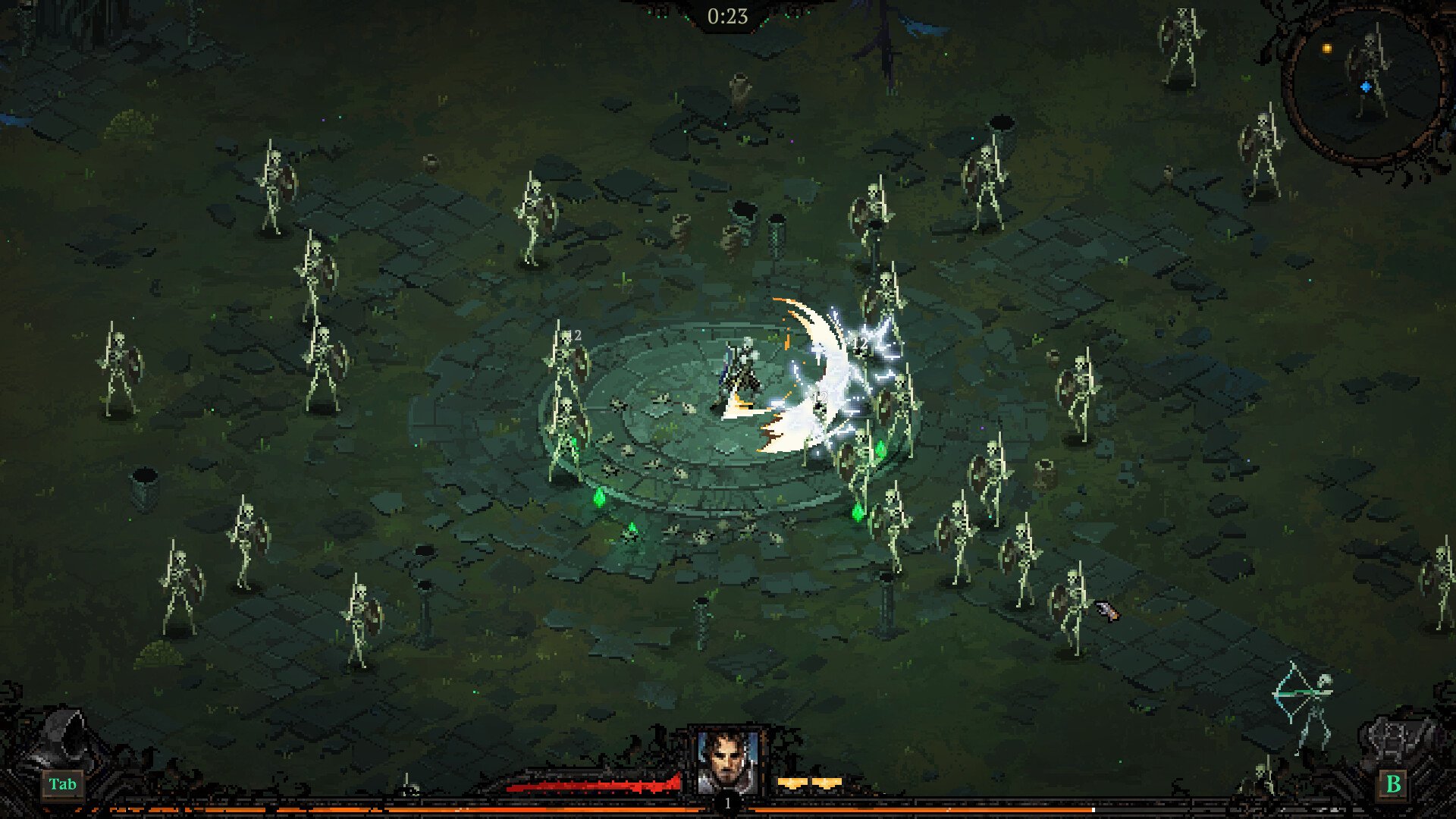The height and width of the screenshot is (819, 1456).
Task: Click the orange marker dot on the minimap
Action: pyautogui.click(x=1326, y=49)
